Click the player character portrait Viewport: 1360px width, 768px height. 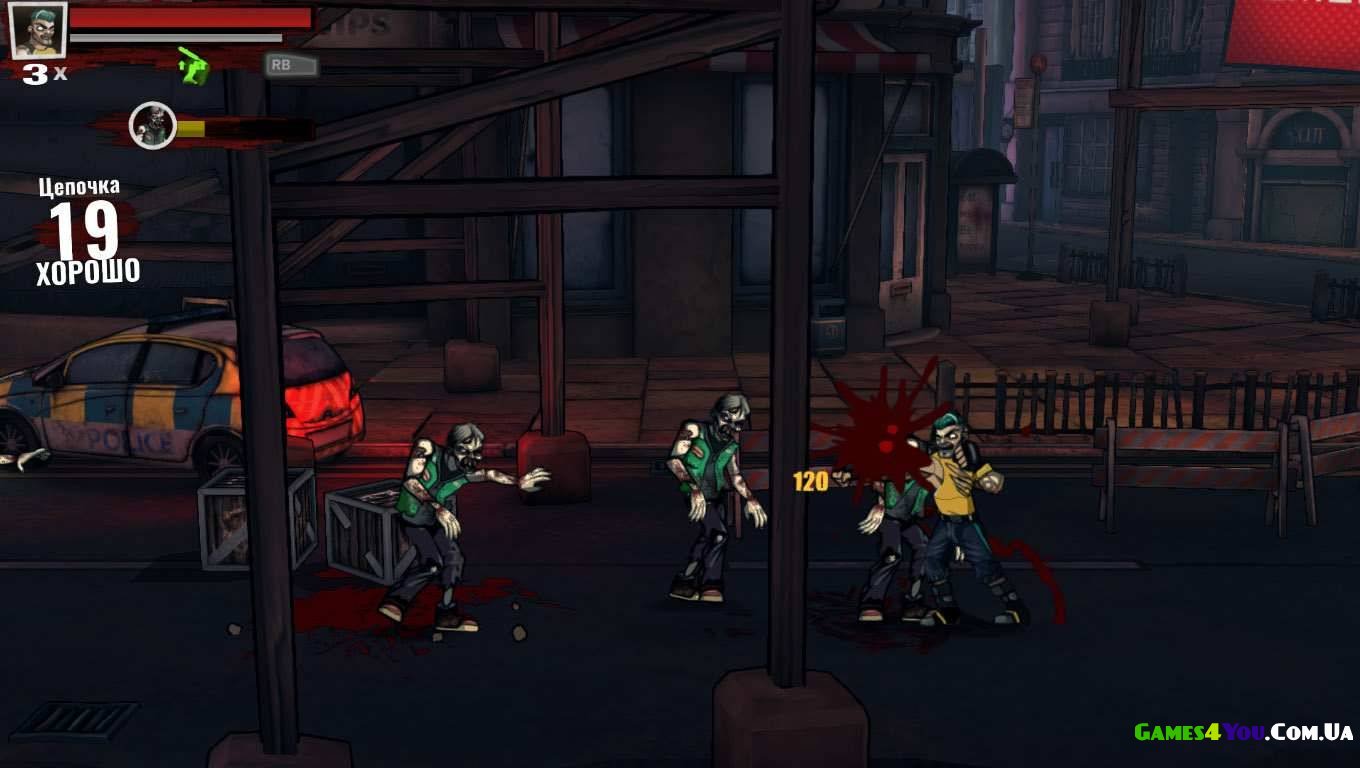(38, 30)
